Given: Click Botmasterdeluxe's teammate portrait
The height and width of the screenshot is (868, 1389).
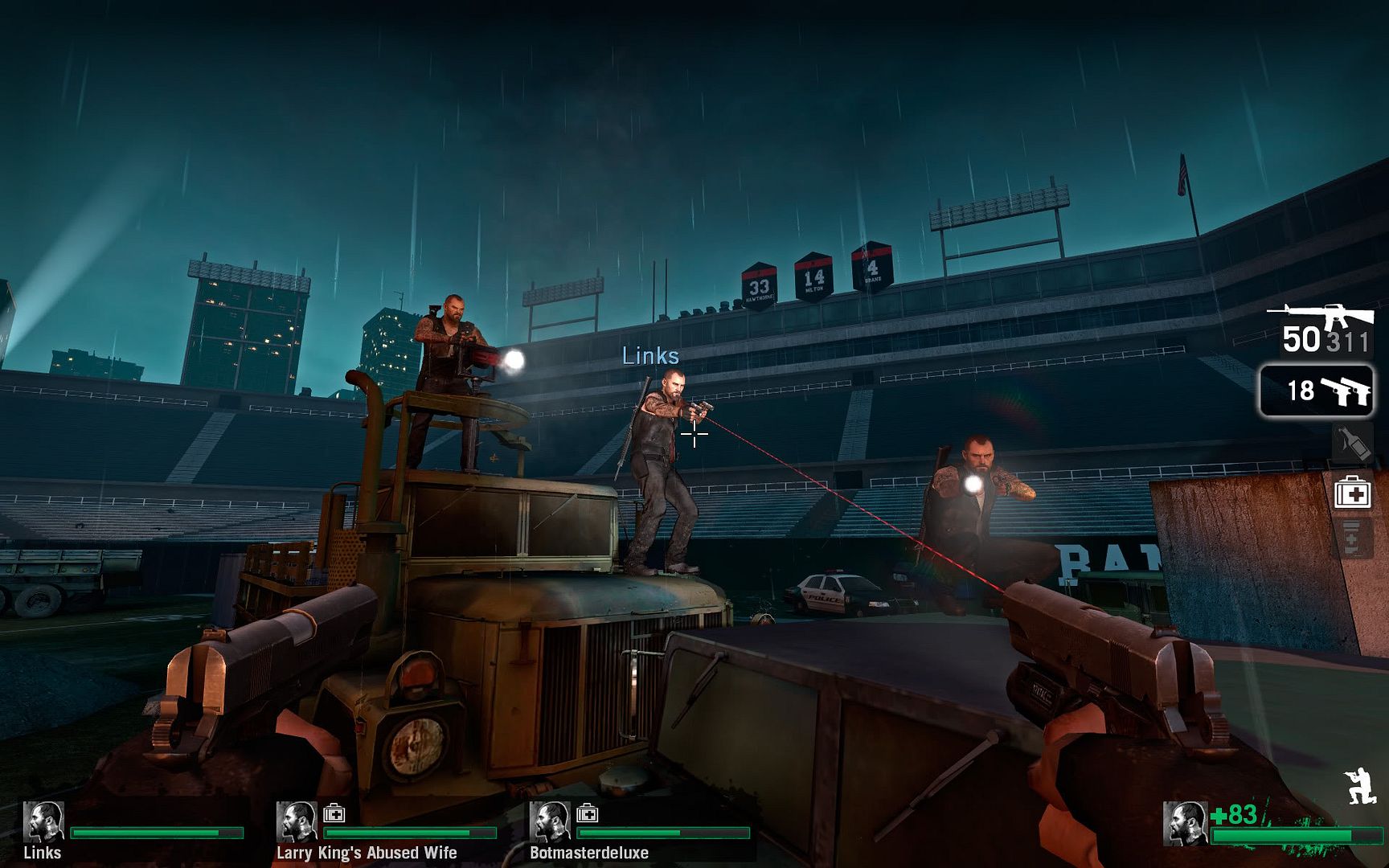Looking at the screenshot, I should 550,821.
